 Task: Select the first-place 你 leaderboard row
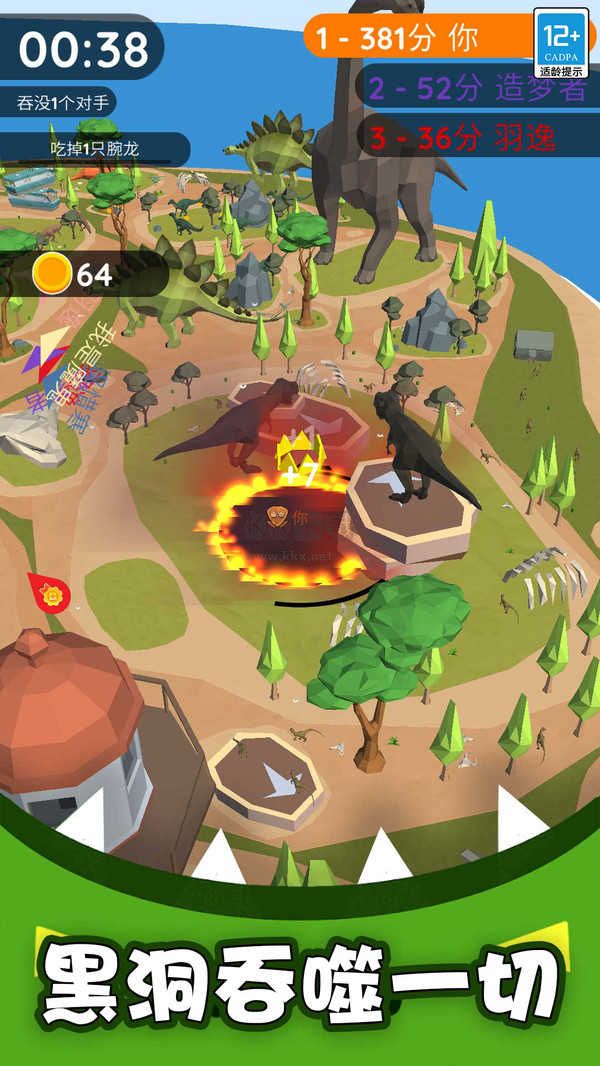420,39
